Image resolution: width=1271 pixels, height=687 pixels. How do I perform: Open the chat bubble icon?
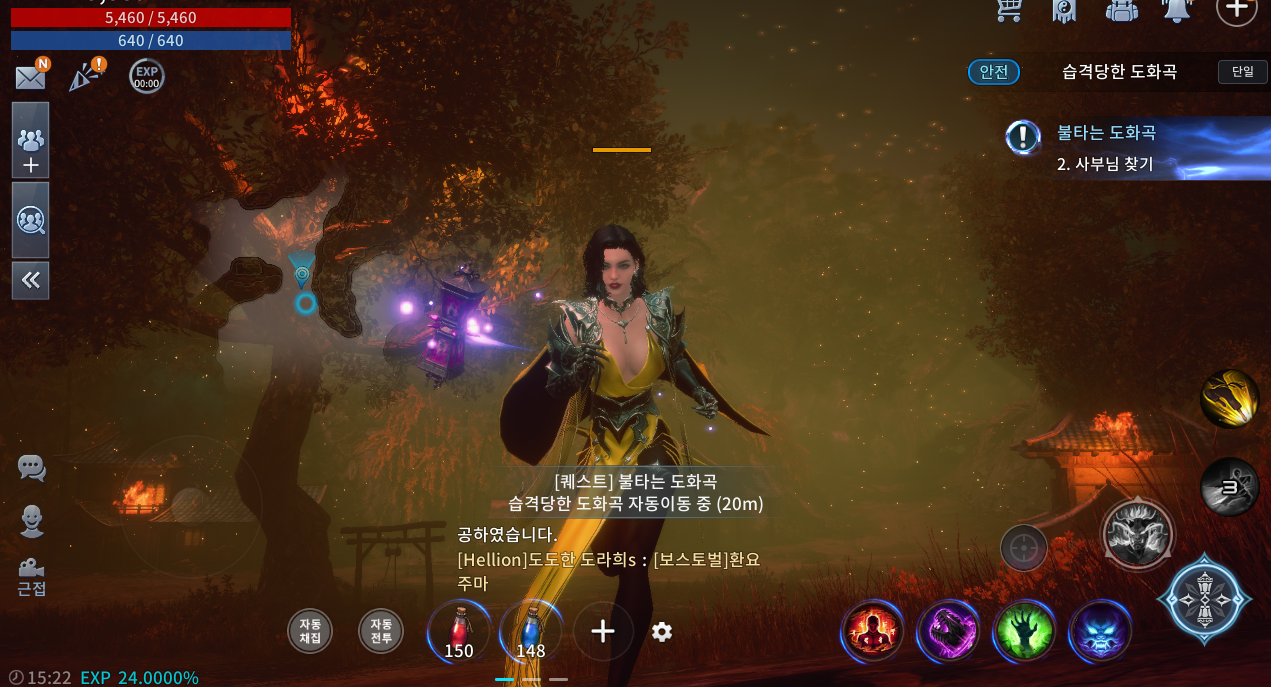[x=32, y=468]
